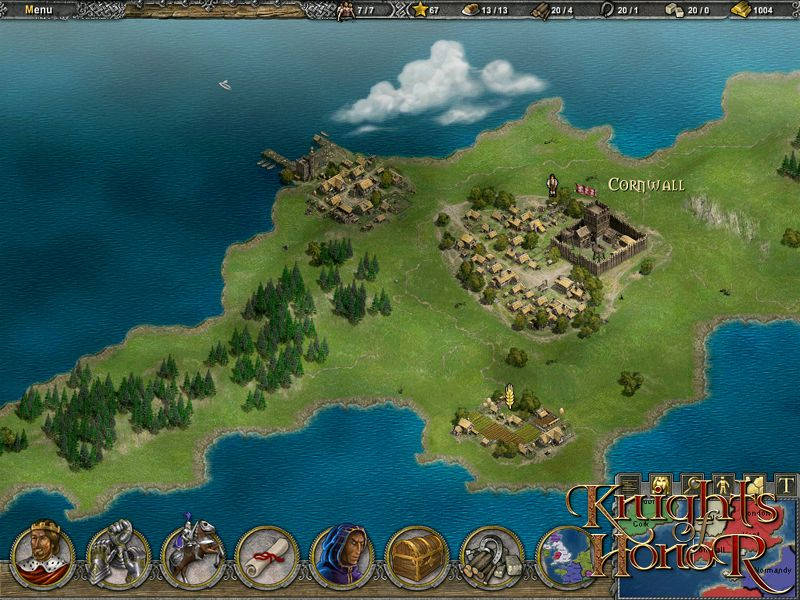The height and width of the screenshot is (600, 800).
Task: Click the magnifier minimap button
Action: [690, 483]
